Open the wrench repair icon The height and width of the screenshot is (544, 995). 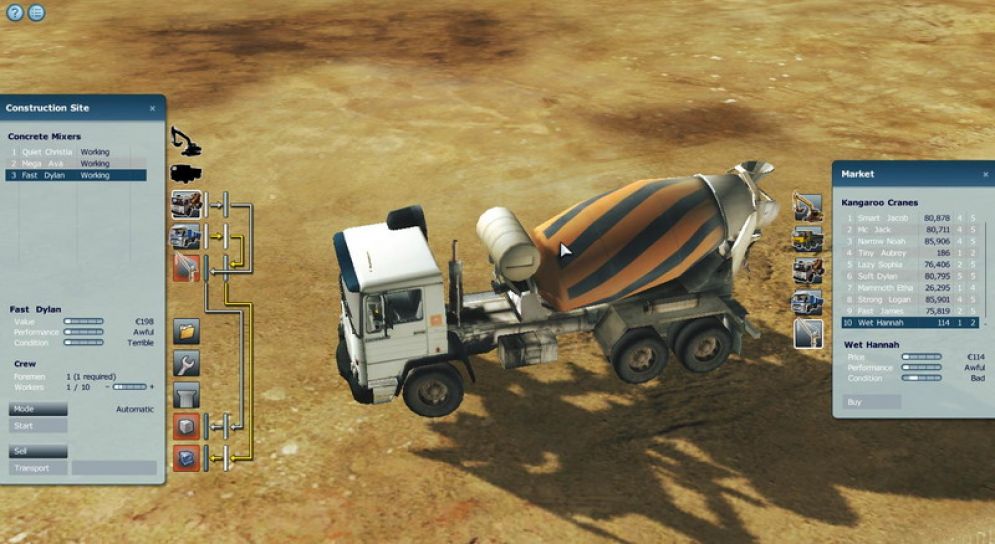pyautogui.click(x=187, y=363)
